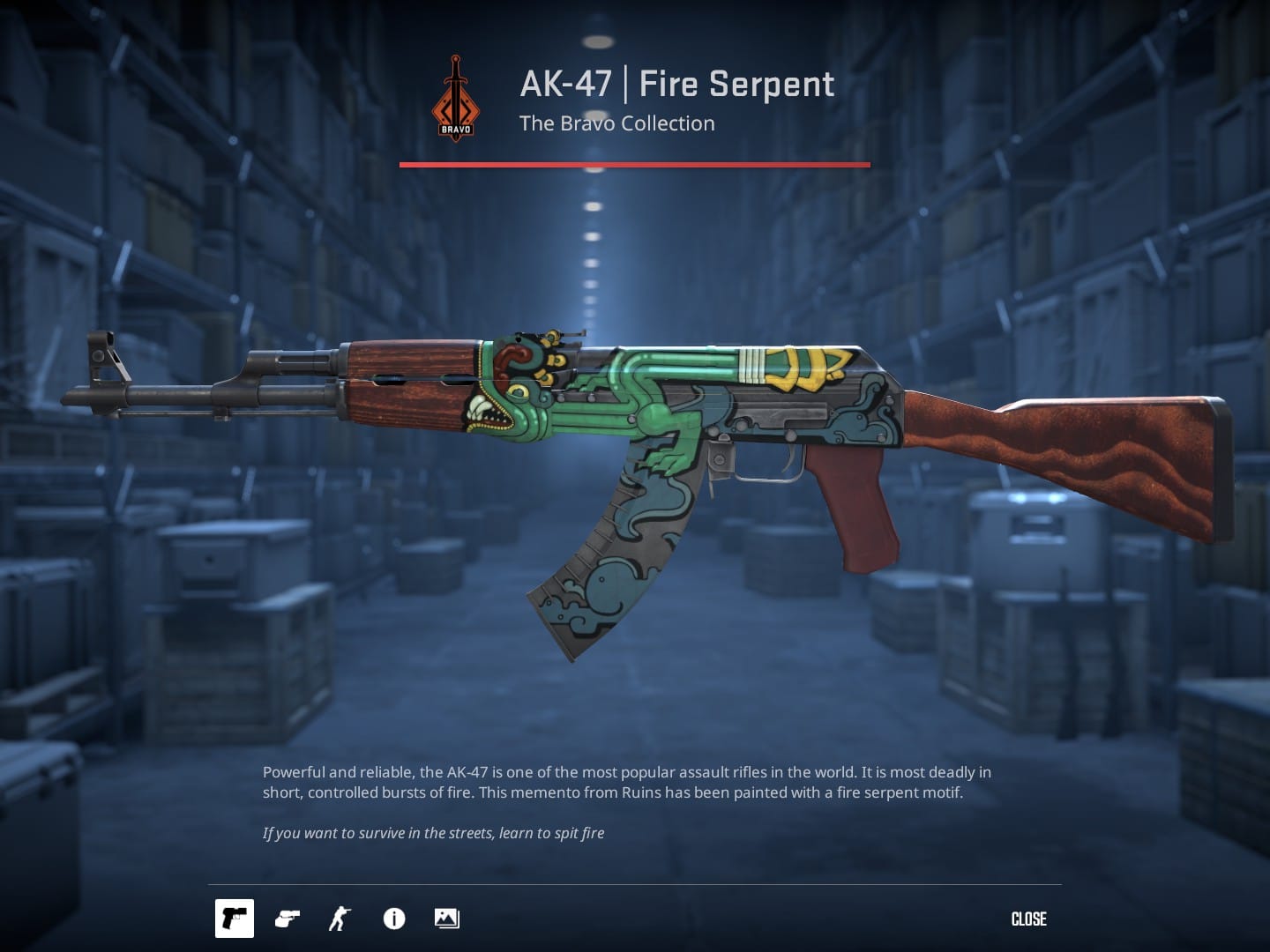This screenshot has width=1270, height=952.
Task: Open the screenshot gallery icon
Action: coord(446,919)
